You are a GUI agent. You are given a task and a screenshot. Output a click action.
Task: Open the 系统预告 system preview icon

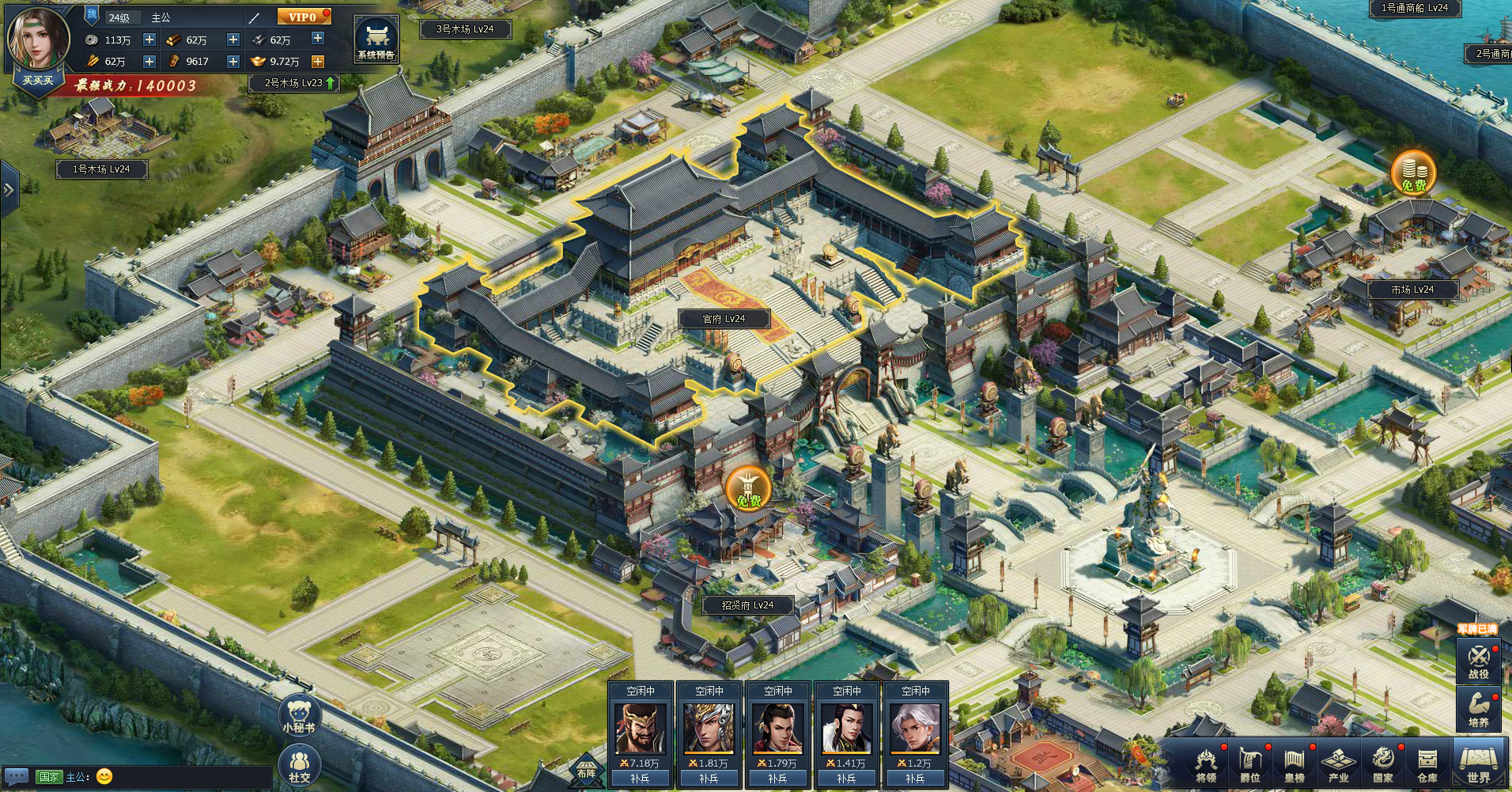click(x=376, y=40)
